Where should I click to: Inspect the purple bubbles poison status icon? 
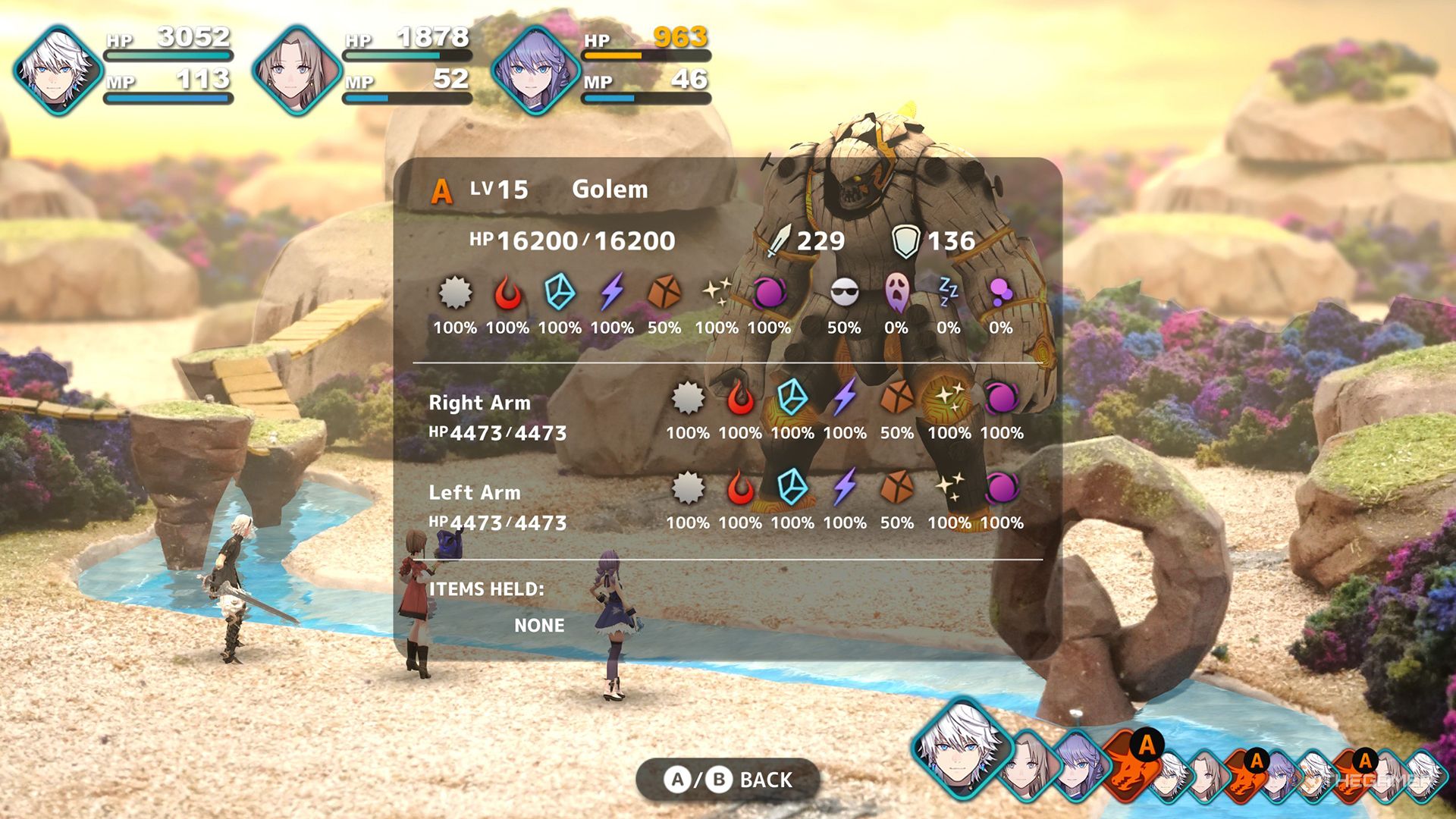1000,293
